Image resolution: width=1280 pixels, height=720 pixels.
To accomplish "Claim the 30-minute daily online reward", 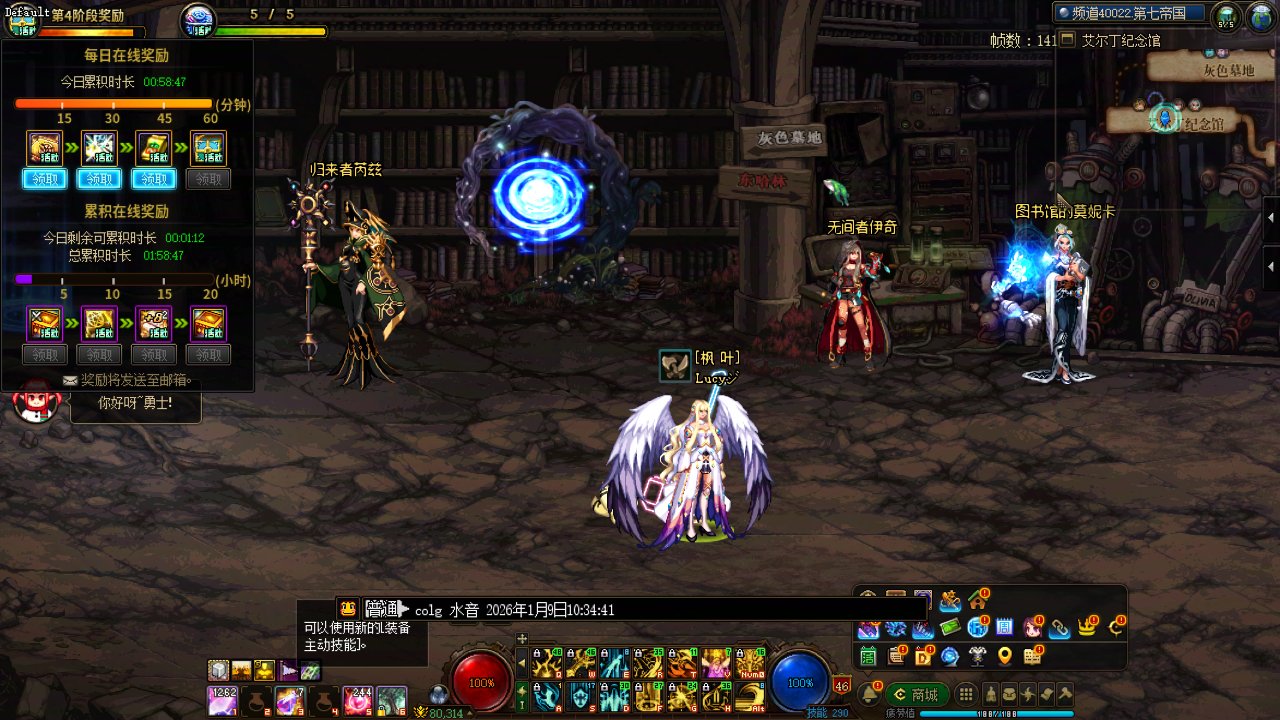I will click(x=99, y=179).
